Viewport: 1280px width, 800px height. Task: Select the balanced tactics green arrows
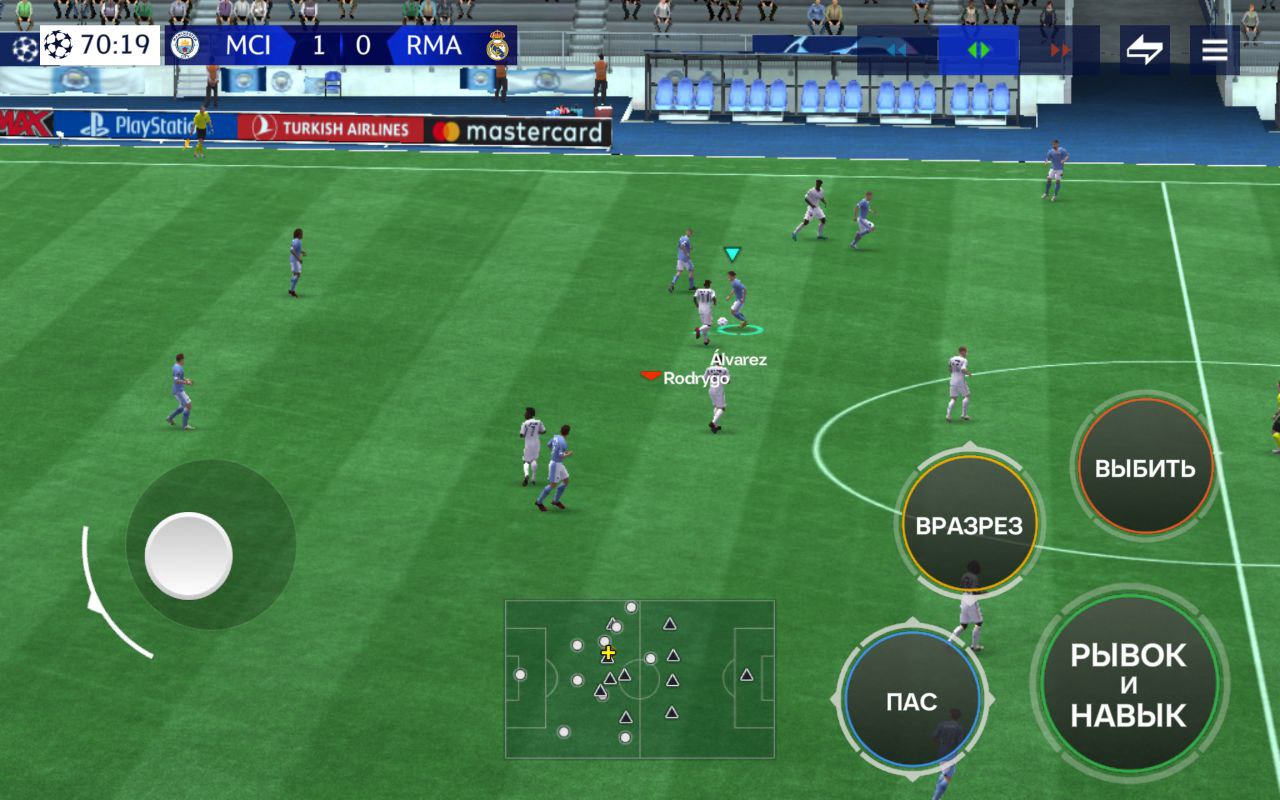(978, 50)
